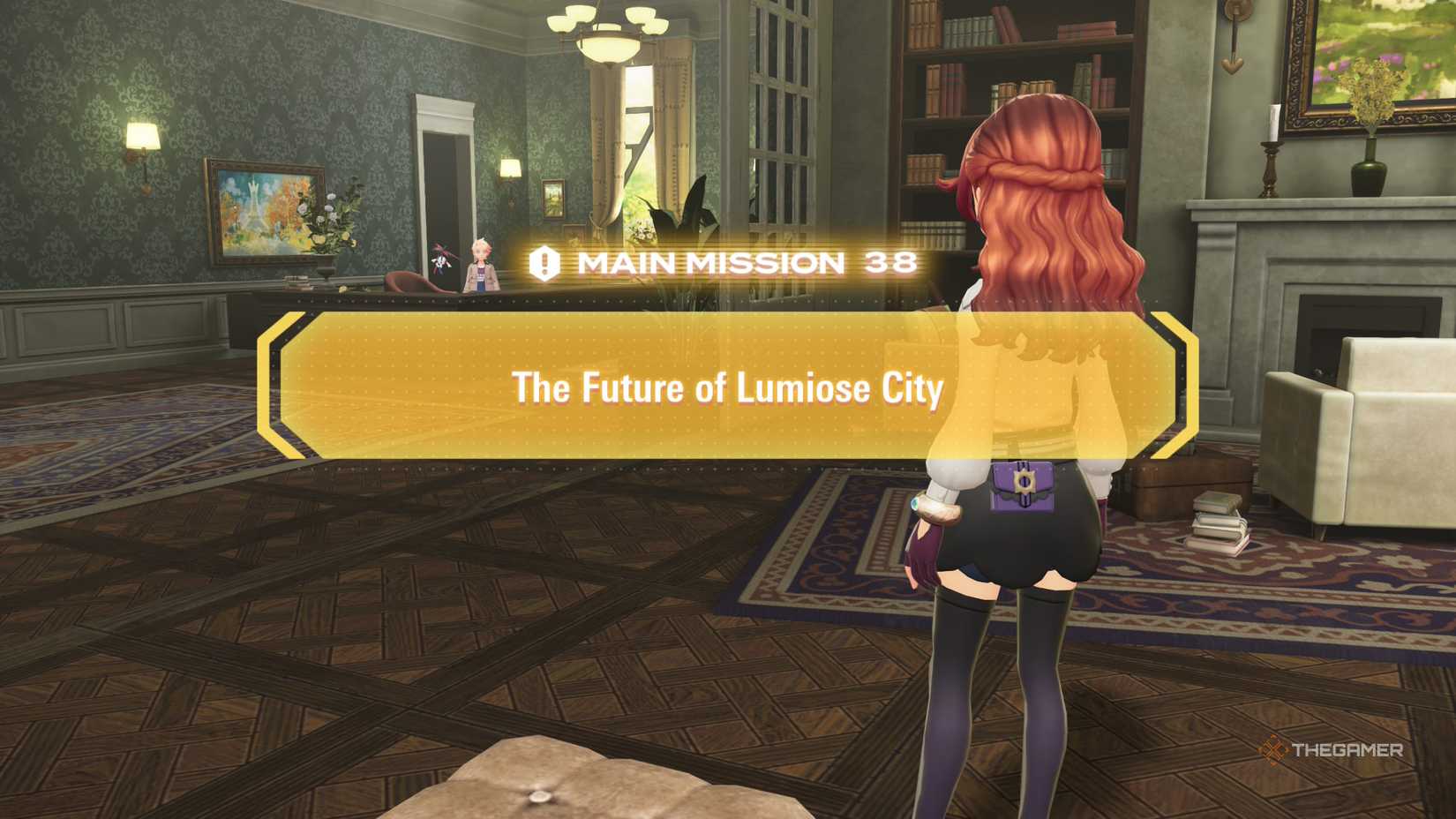Select the MAIN MISSION 38 header text
This screenshot has width=1456, height=819.
point(741,262)
